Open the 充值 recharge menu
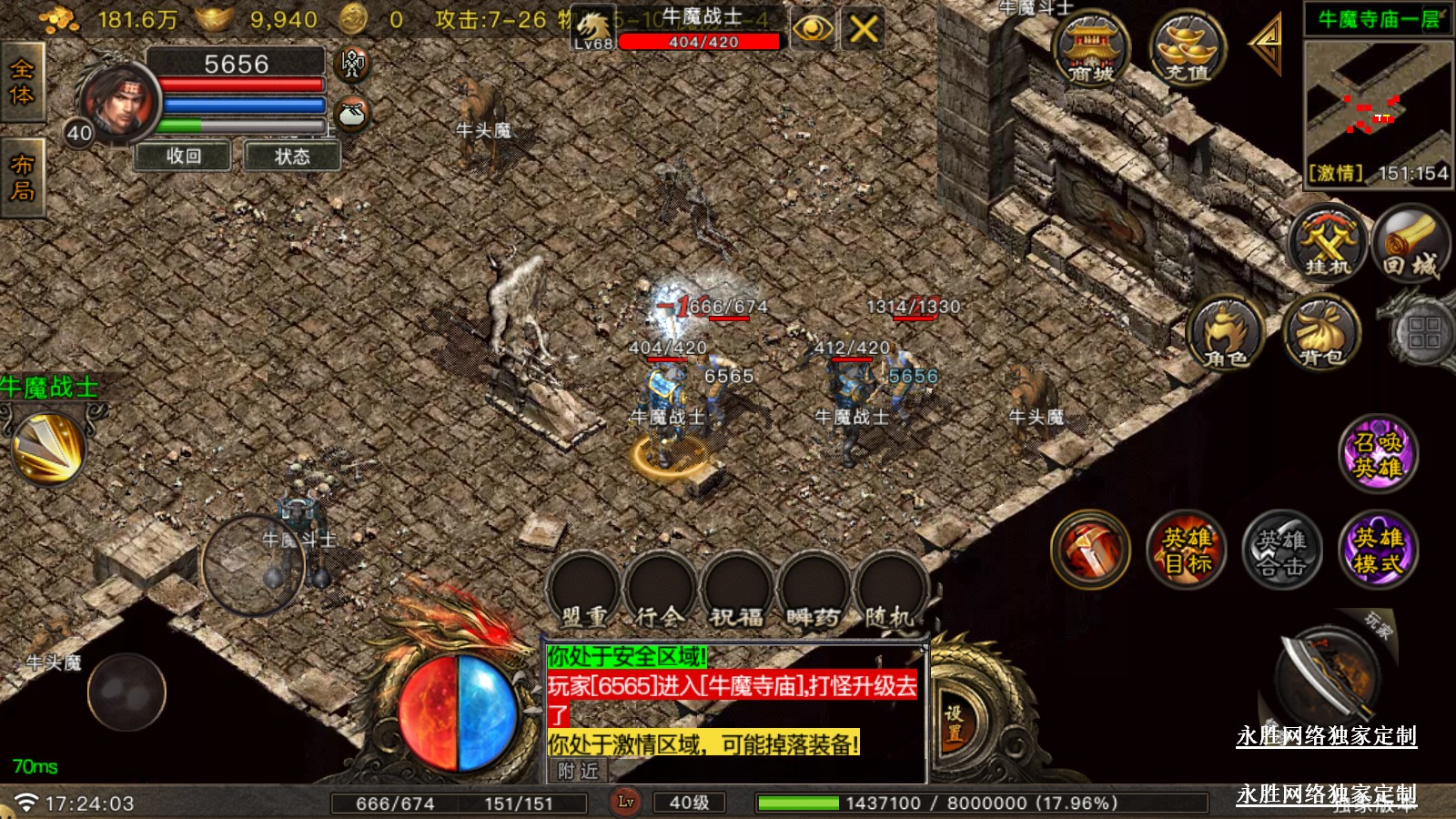 [1187, 50]
